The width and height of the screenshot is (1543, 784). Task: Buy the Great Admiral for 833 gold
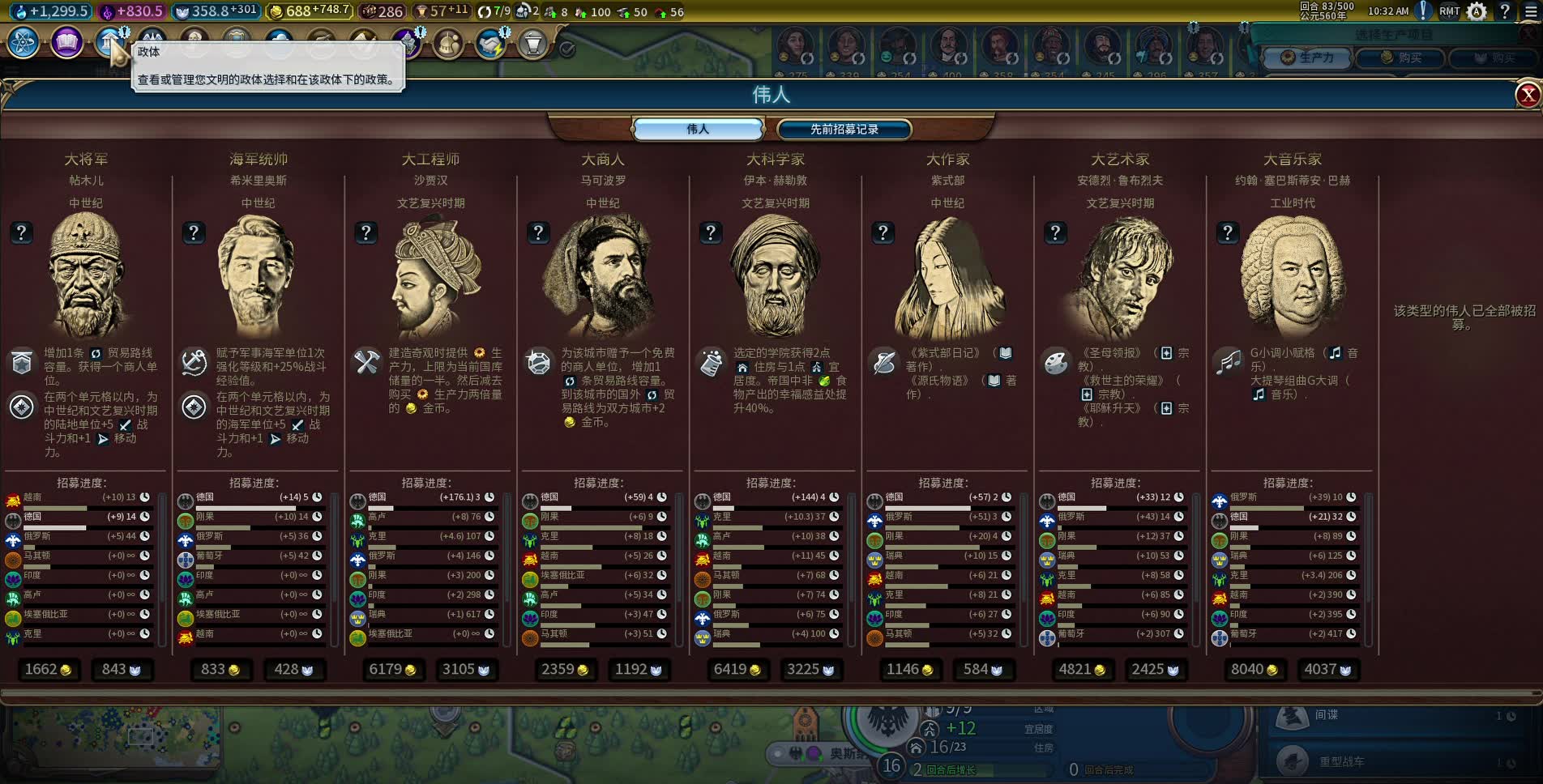(220, 670)
